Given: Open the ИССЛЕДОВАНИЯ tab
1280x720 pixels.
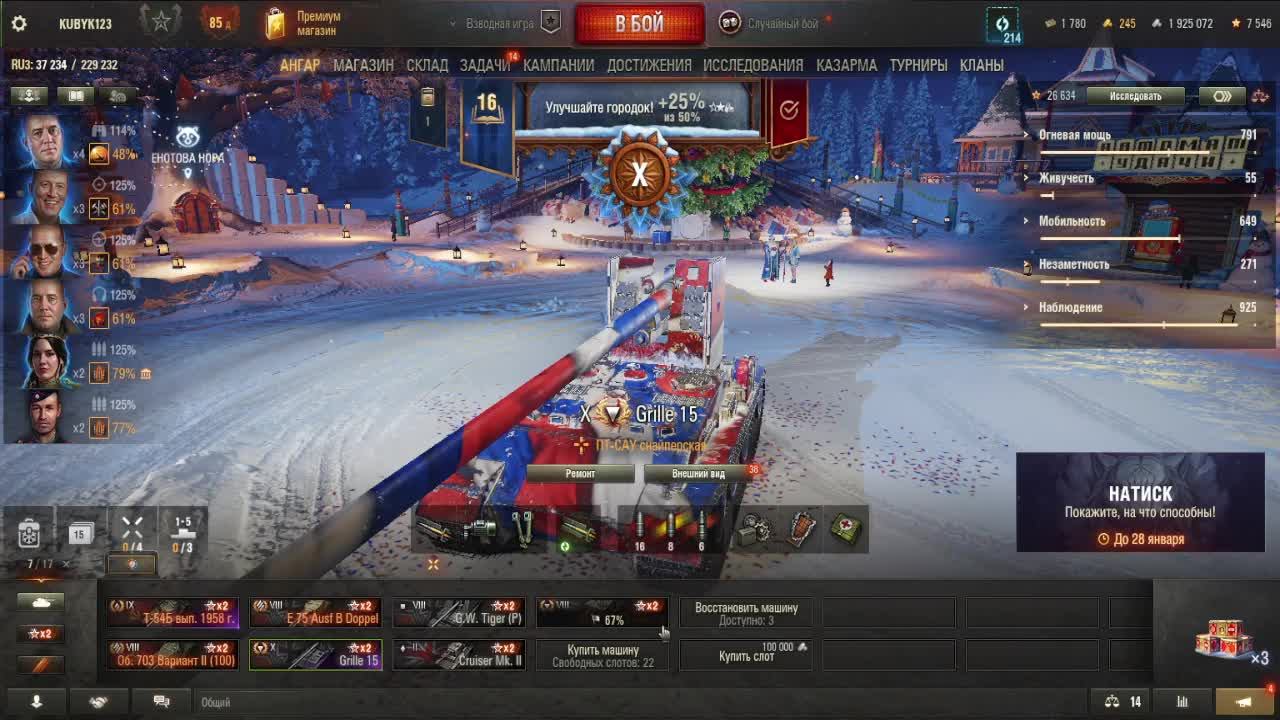Looking at the screenshot, I should pos(752,65).
